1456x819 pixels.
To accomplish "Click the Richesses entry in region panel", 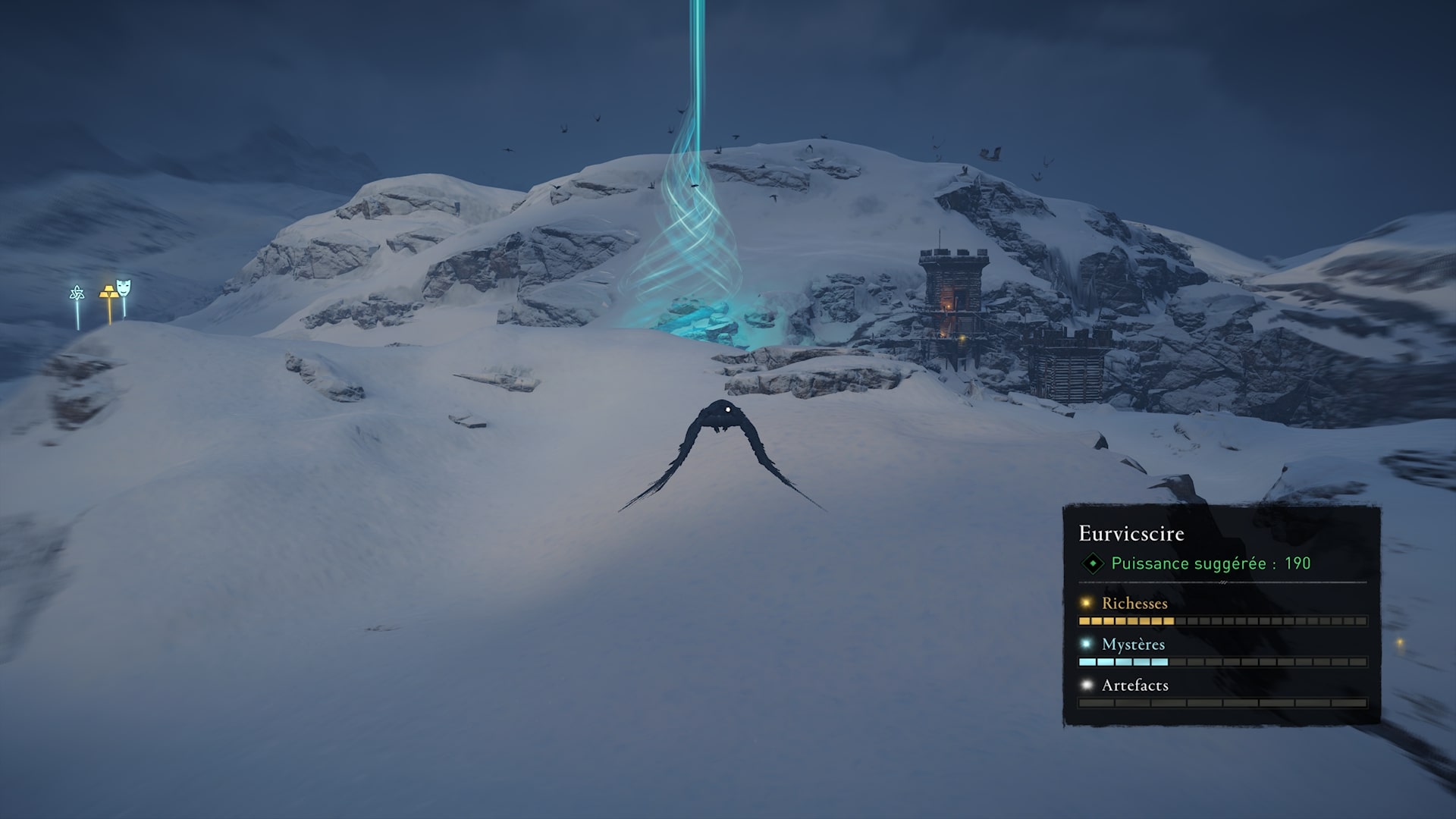I will (x=1134, y=604).
